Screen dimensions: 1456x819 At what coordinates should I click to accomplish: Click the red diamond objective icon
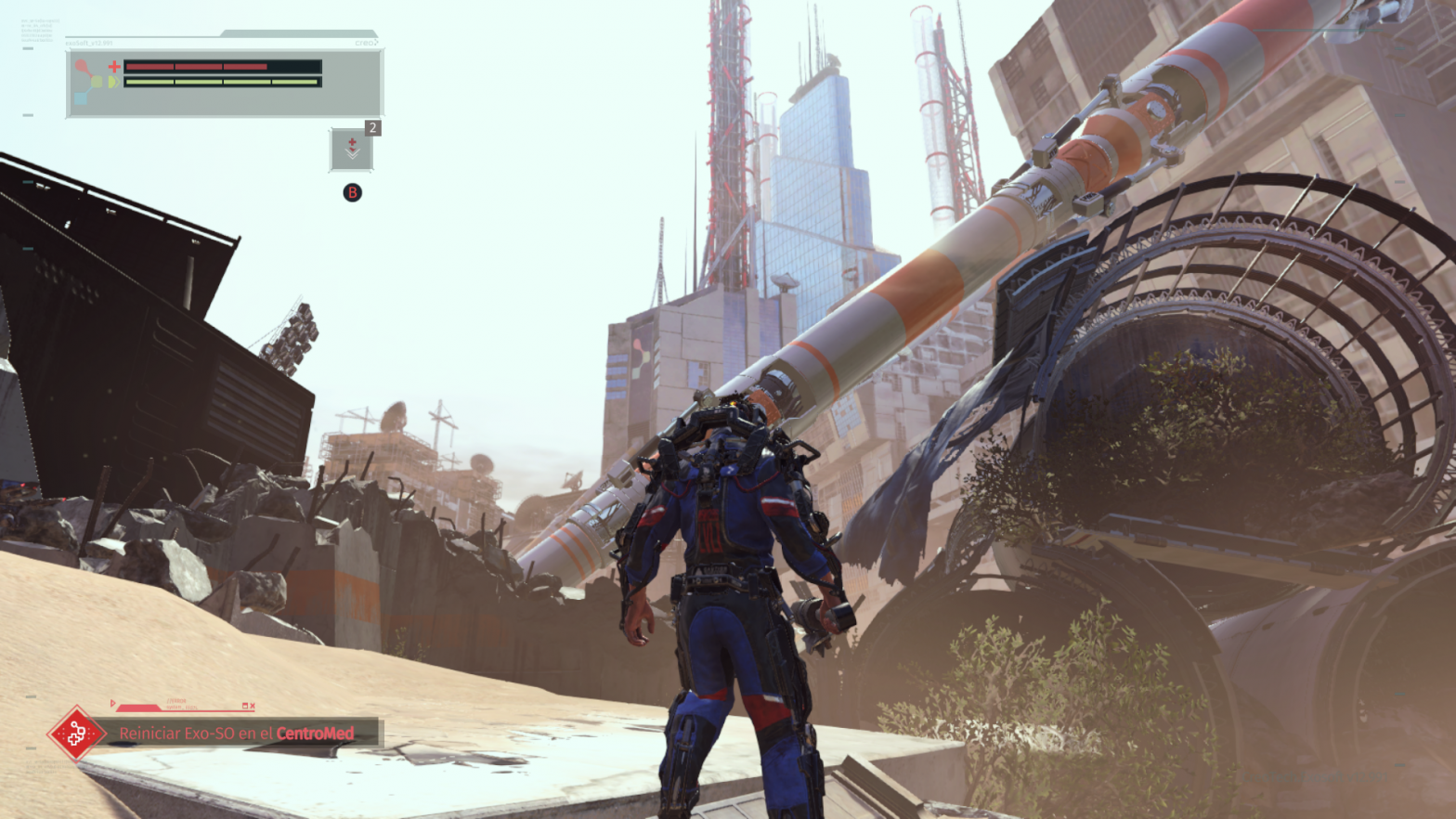[x=76, y=734]
